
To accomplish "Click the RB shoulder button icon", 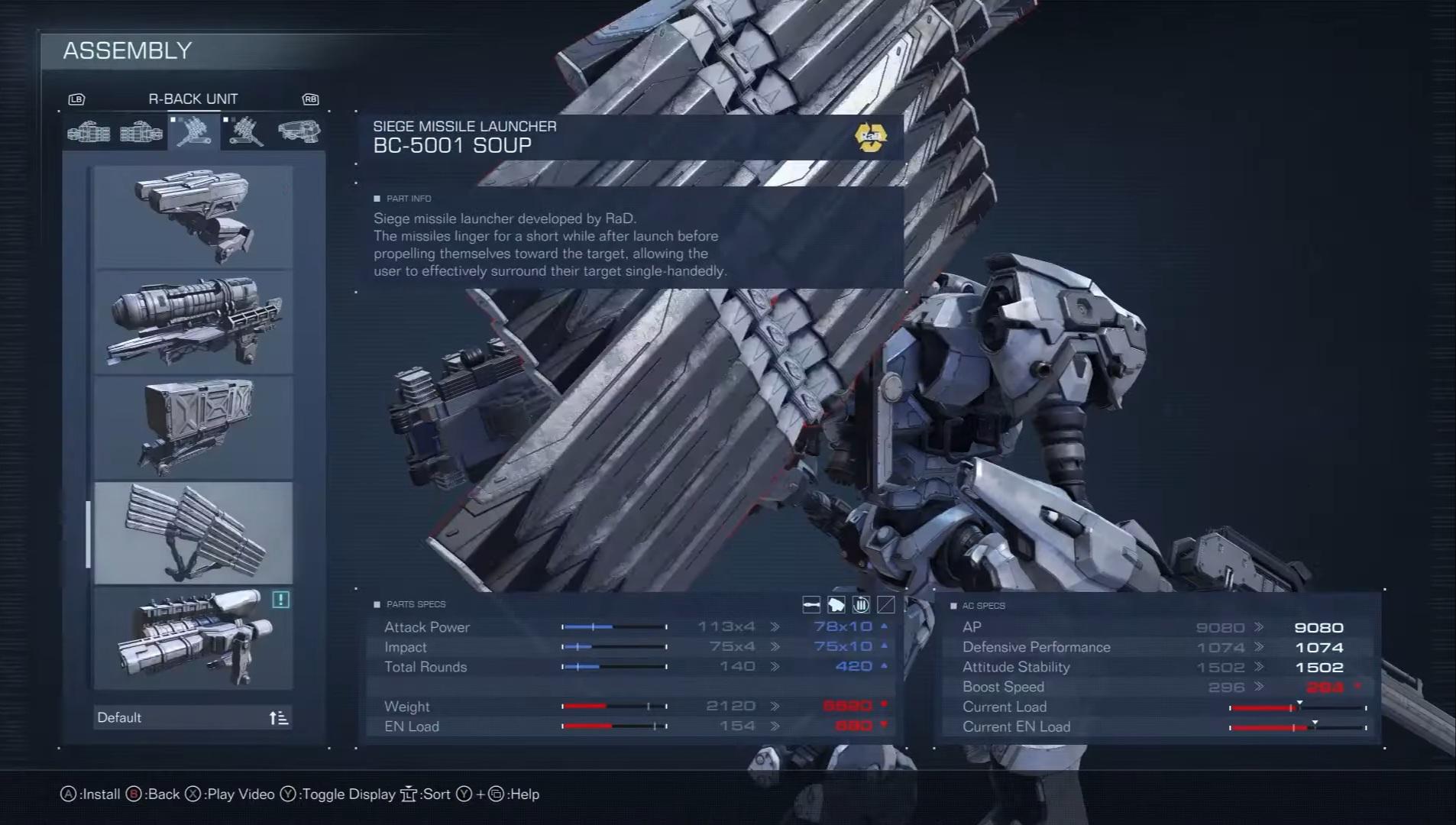I will [309, 99].
